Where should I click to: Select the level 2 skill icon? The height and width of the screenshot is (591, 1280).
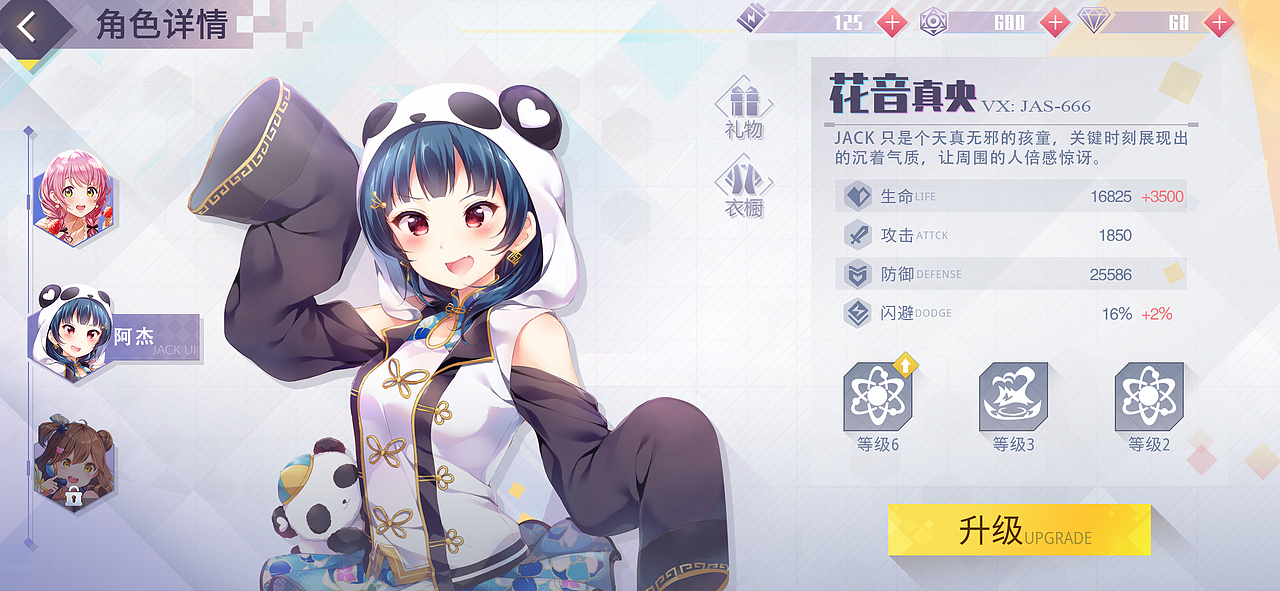click(1149, 397)
